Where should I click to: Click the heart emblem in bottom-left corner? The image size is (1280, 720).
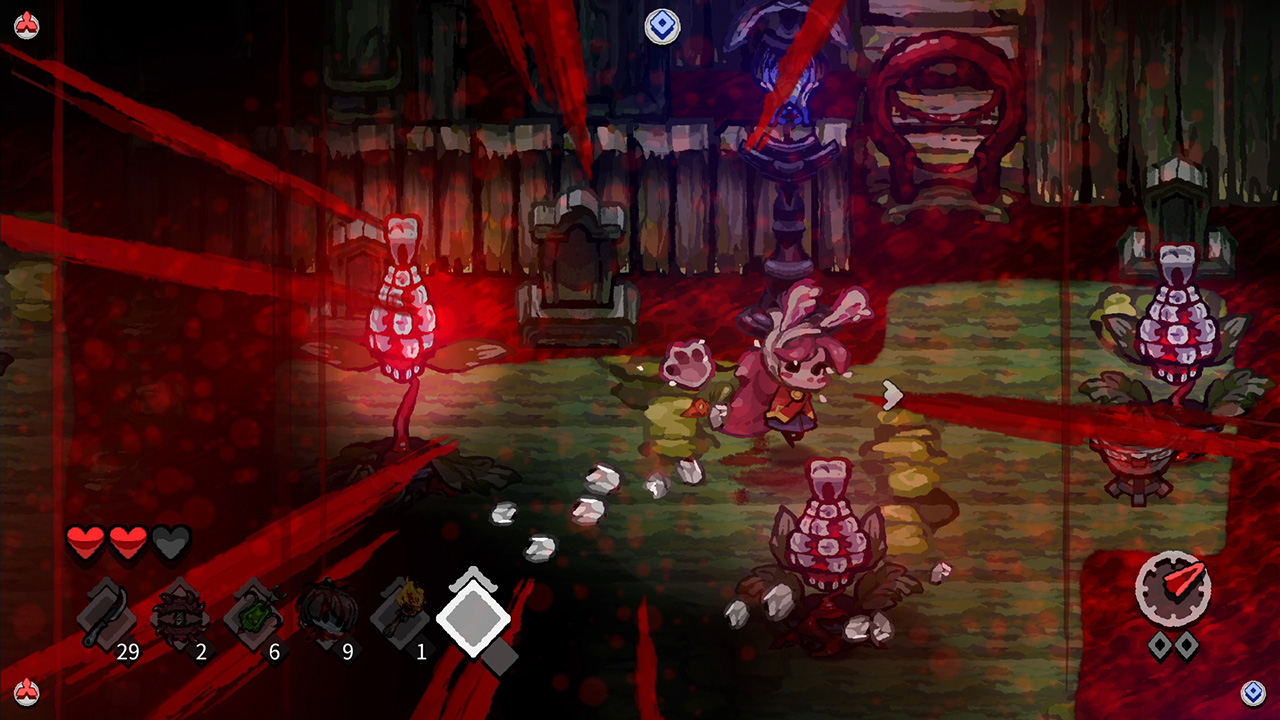point(25,694)
